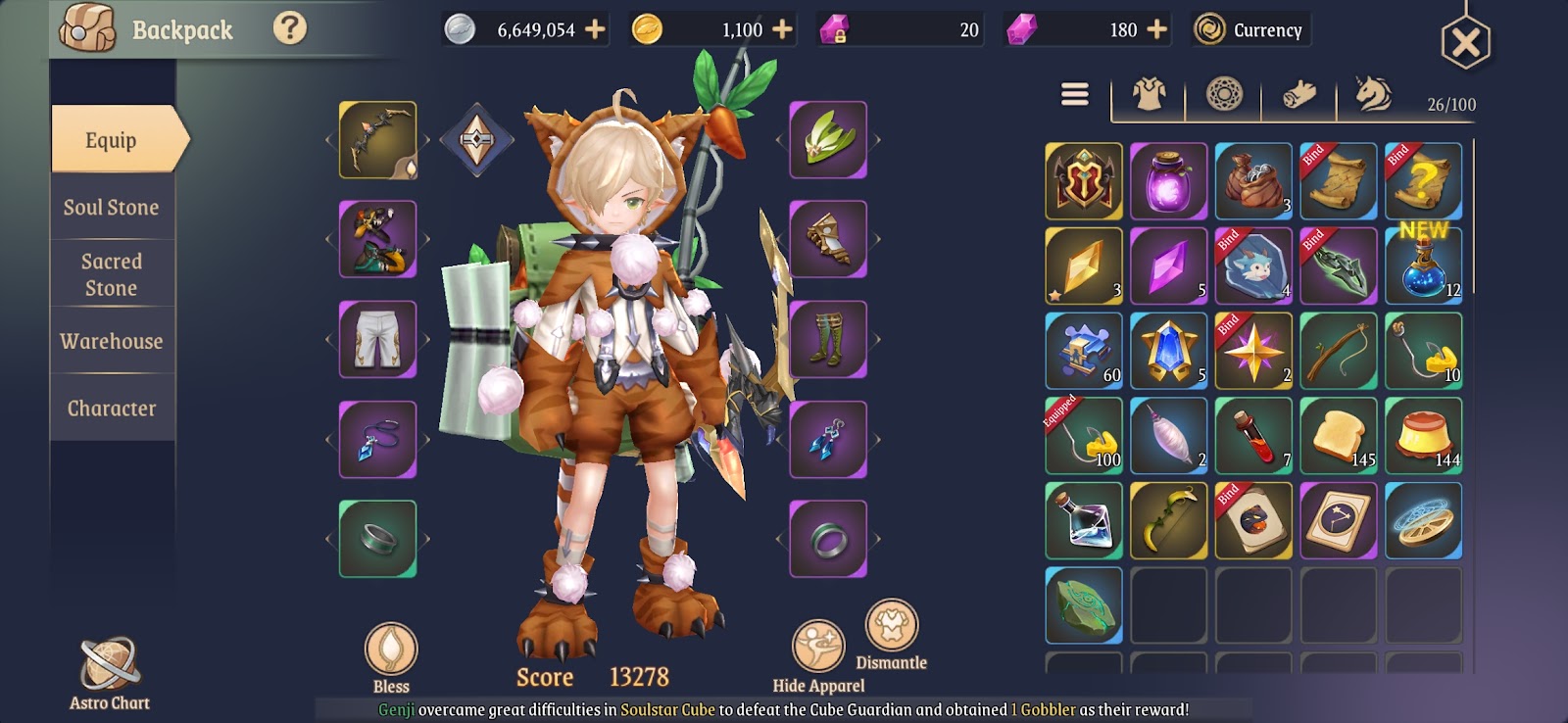Select the bread slice item stack
1568x723 pixels.
[x=1339, y=436]
